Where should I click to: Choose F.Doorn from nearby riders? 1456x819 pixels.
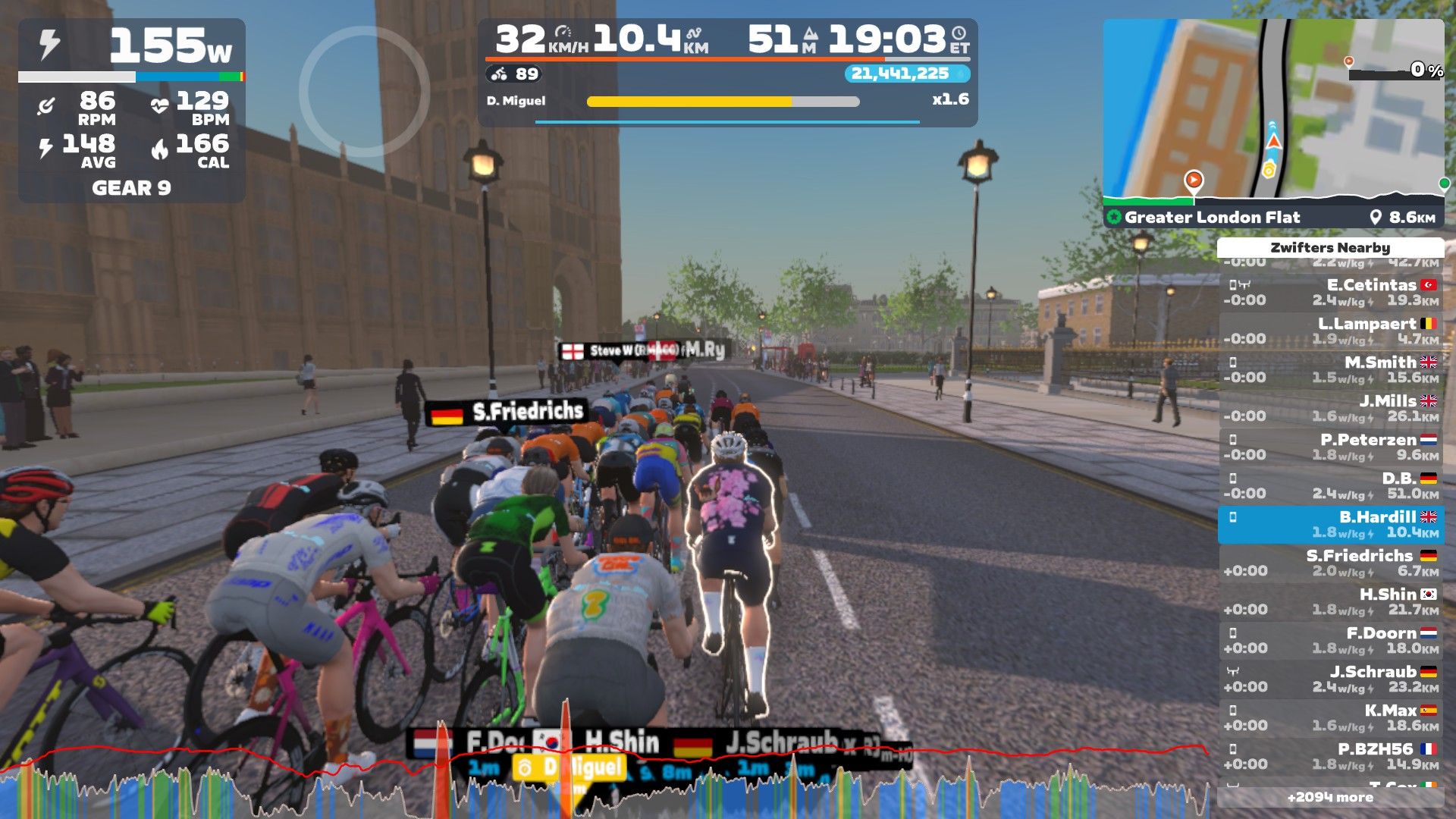click(x=1330, y=640)
